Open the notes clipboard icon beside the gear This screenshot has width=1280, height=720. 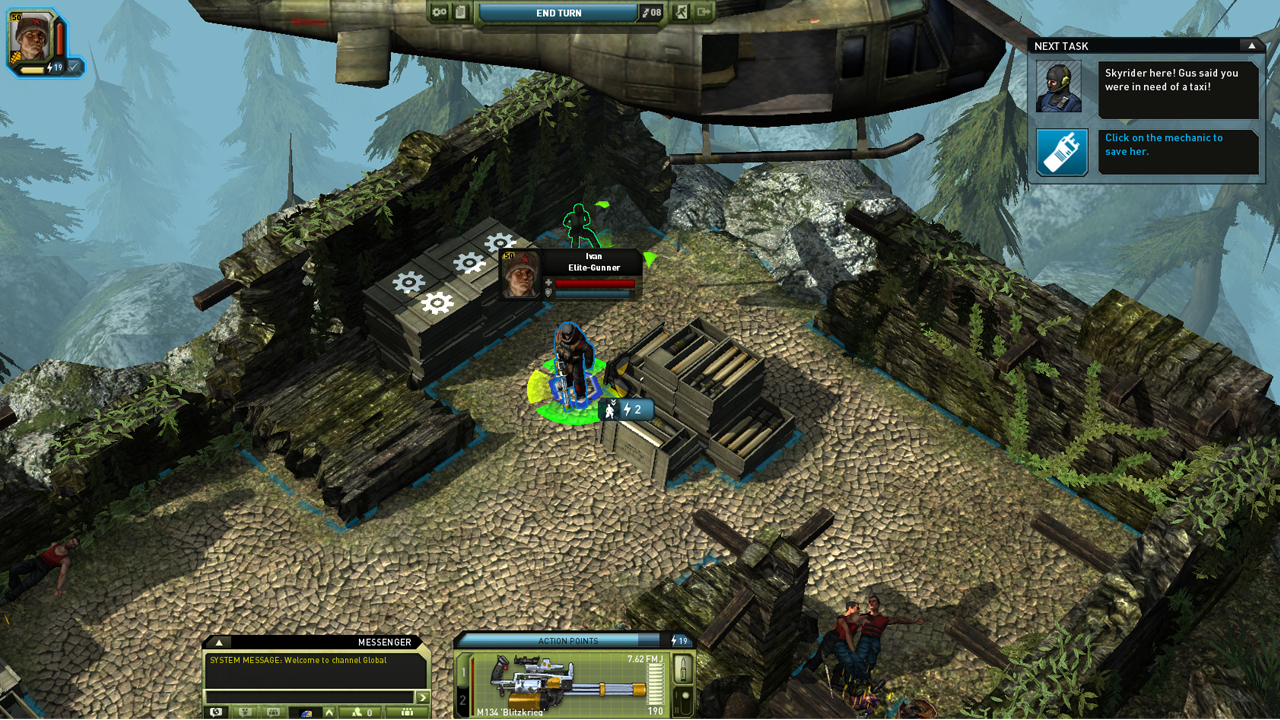point(460,12)
